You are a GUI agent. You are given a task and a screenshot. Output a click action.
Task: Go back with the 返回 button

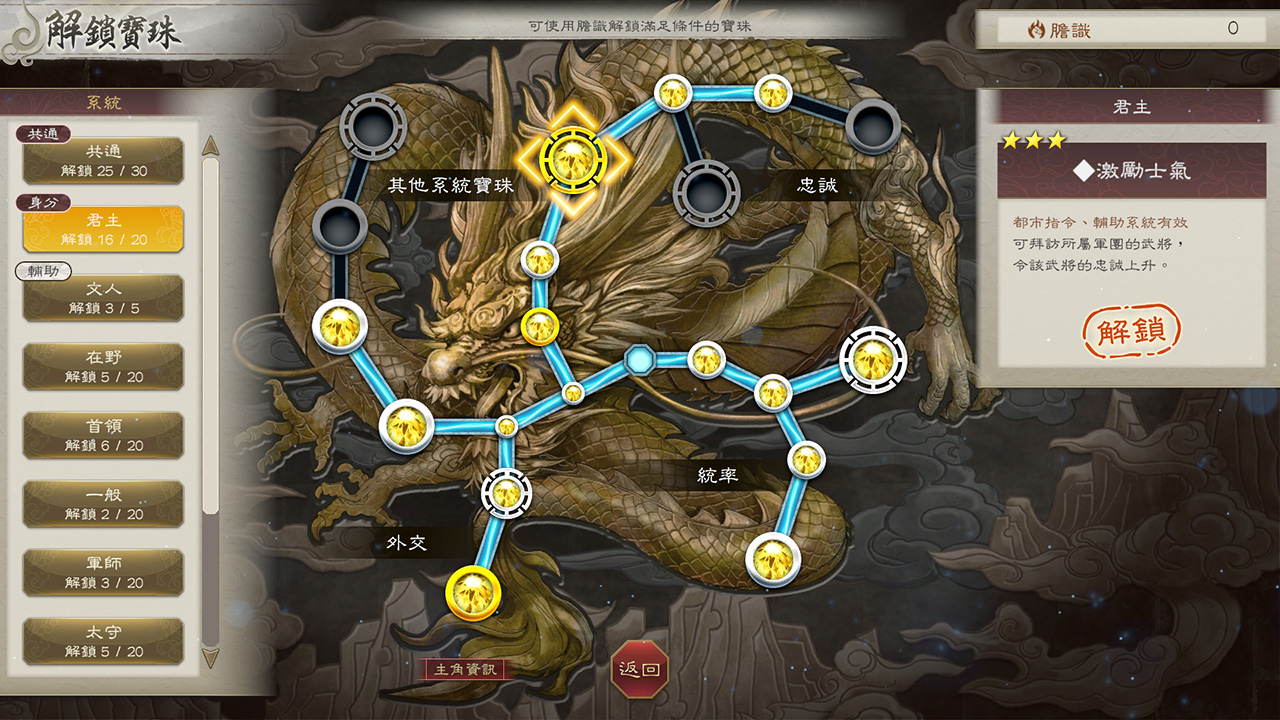point(639,669)
